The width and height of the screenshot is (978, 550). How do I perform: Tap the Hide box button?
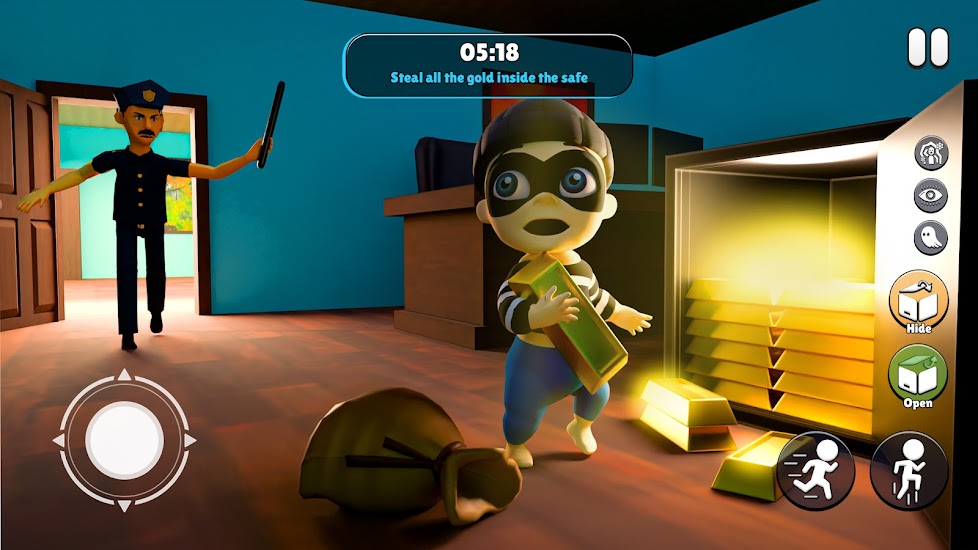tap(917, 300)
